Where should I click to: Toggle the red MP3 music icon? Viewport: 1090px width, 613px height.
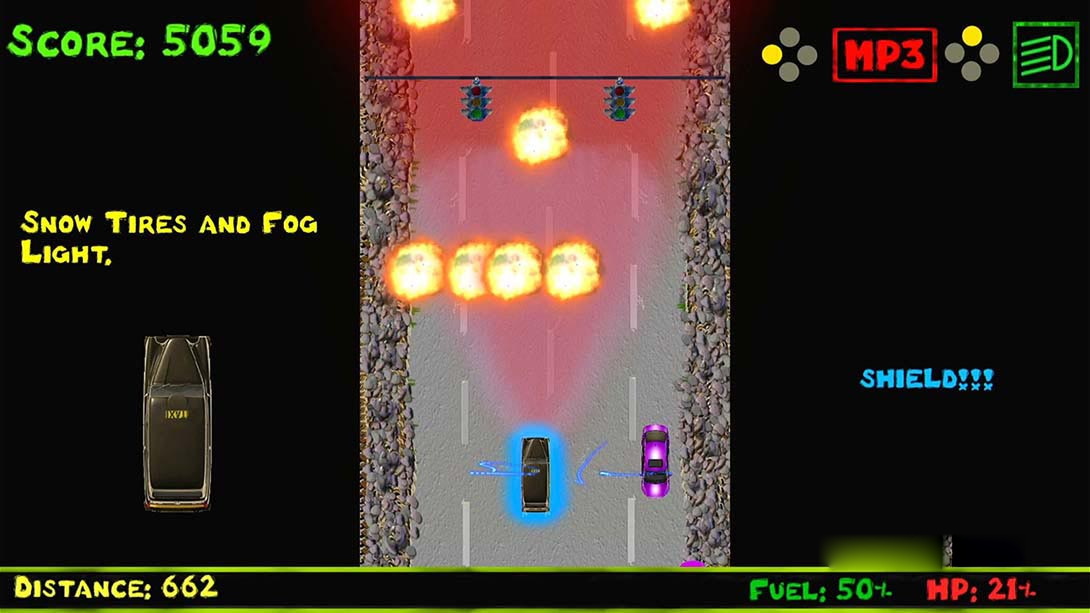(x=884, y=55)
